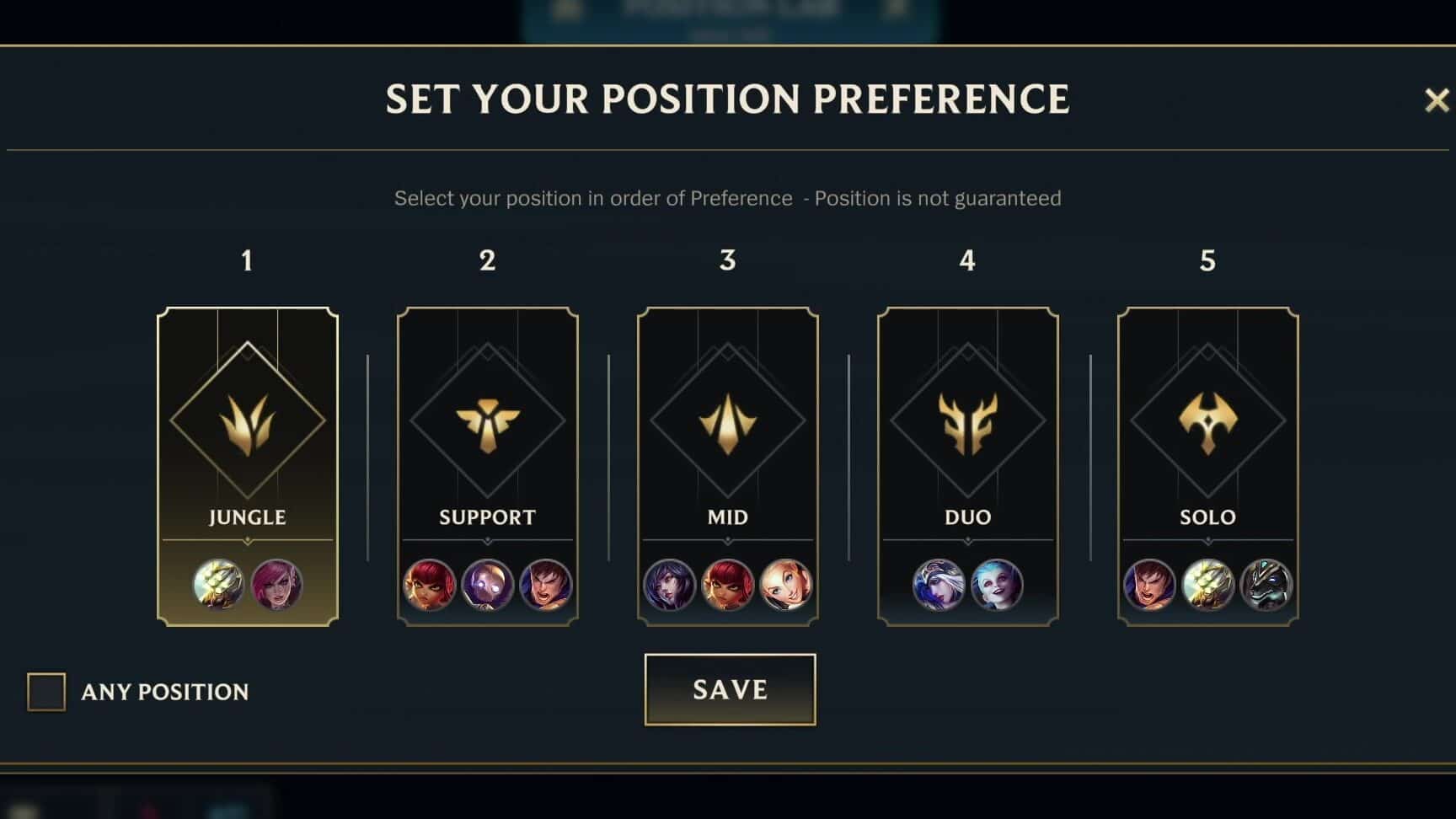Click the Blitzcrank portrait under Support
The height and width of the screenshot is (819, 1456).
coord(487,586)
